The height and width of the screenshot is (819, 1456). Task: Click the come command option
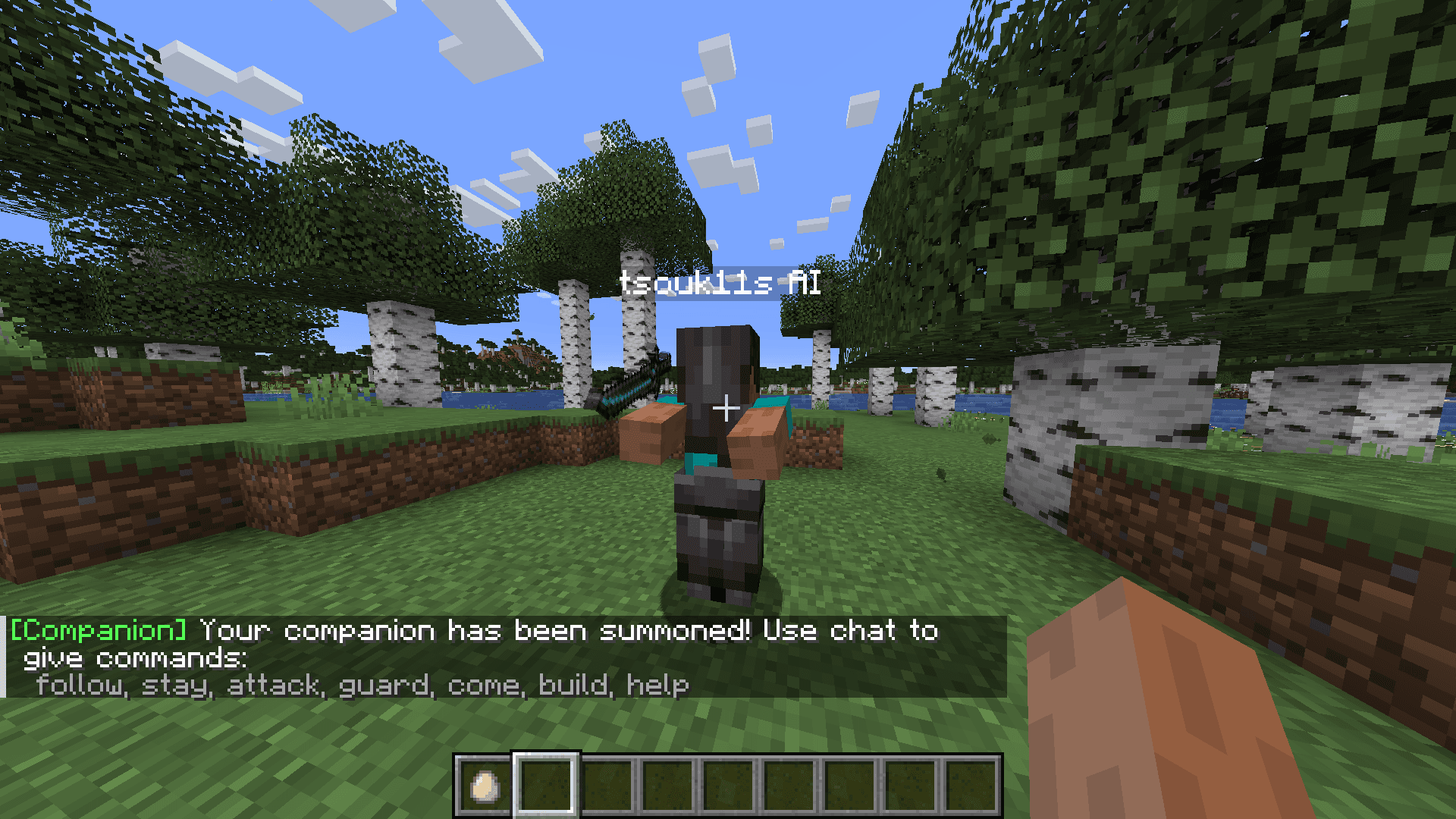pyautogui.click(x=485, y=683)
